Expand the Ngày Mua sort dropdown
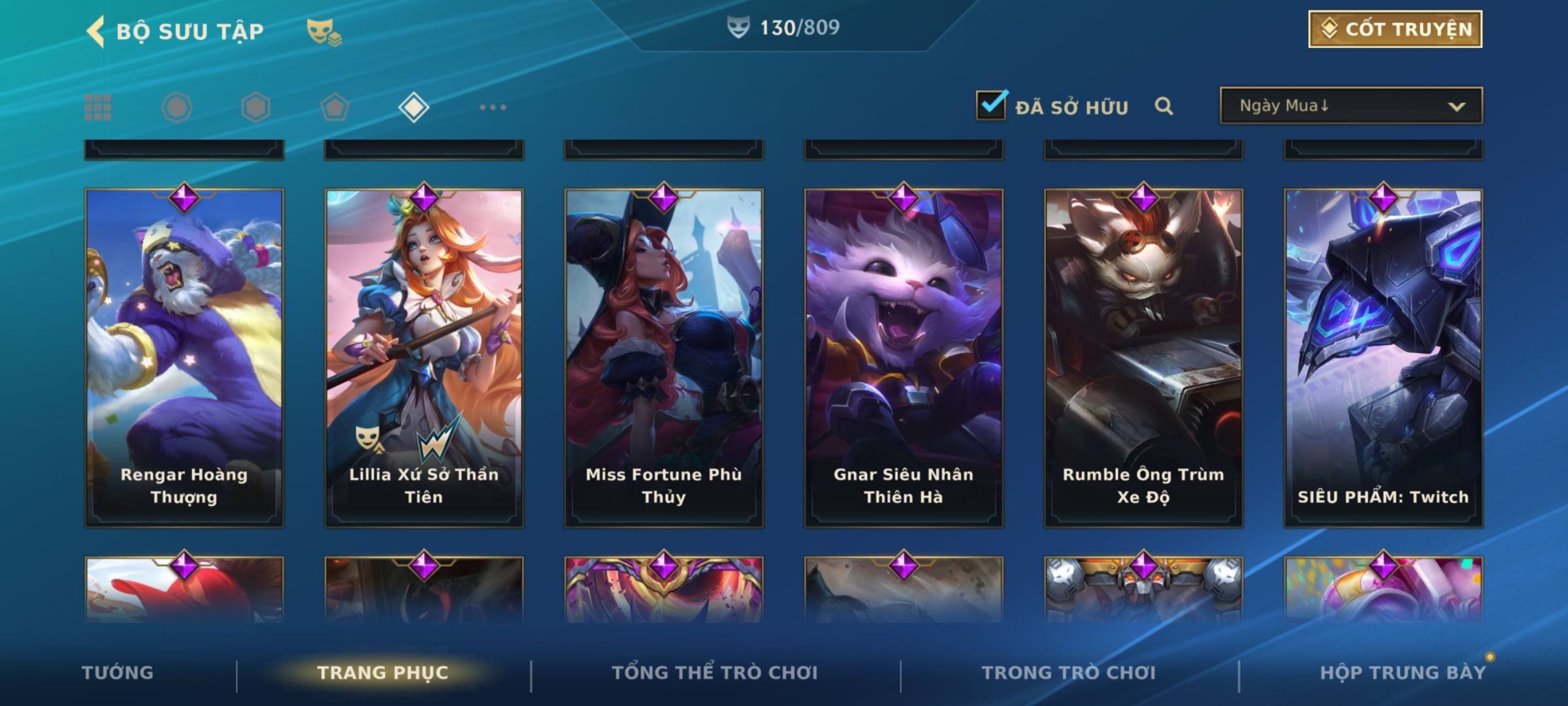Image resolution: width=1568 pixels, height=706 pixels. (1350, 106)
